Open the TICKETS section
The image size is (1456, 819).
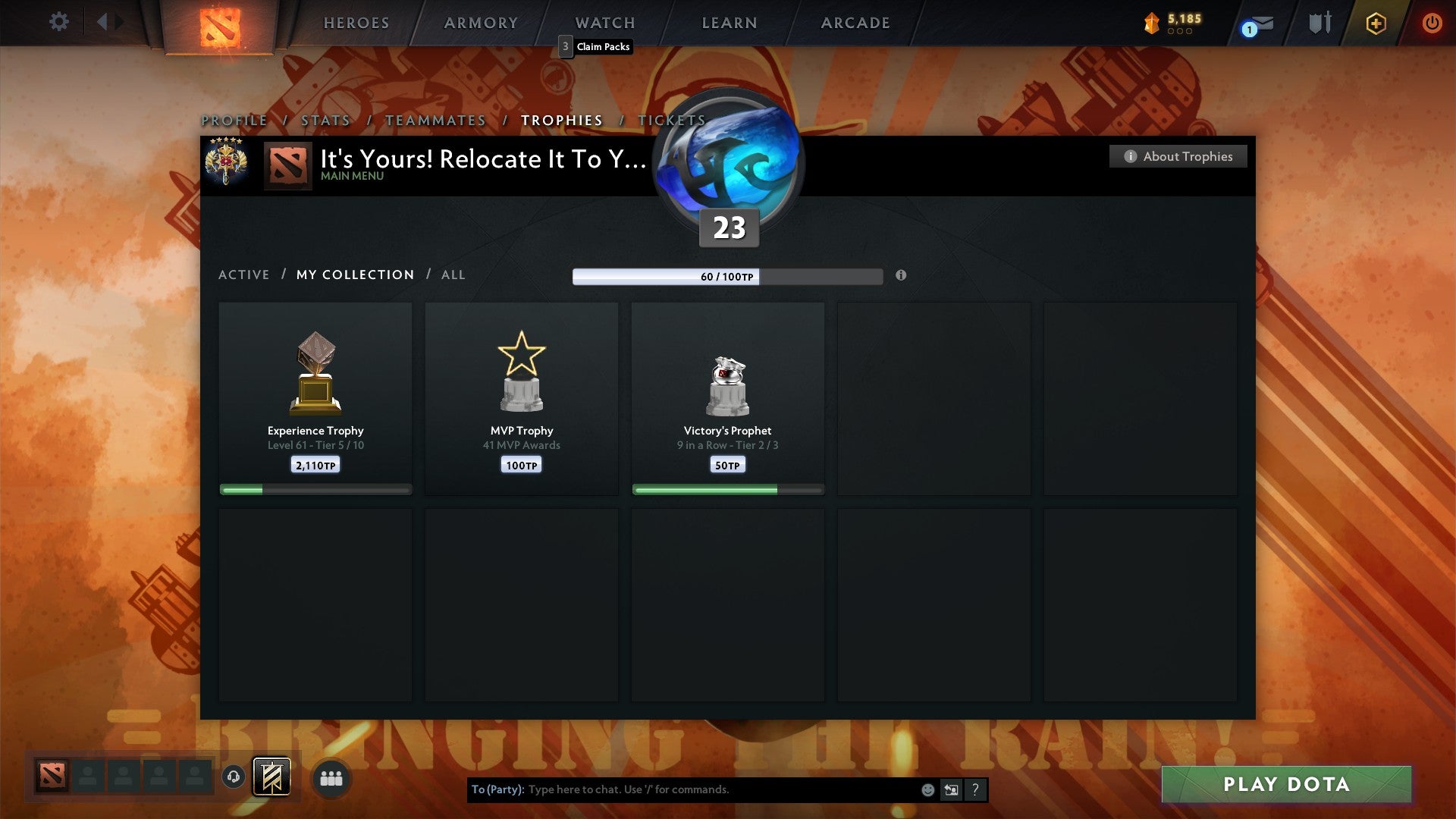672,120
